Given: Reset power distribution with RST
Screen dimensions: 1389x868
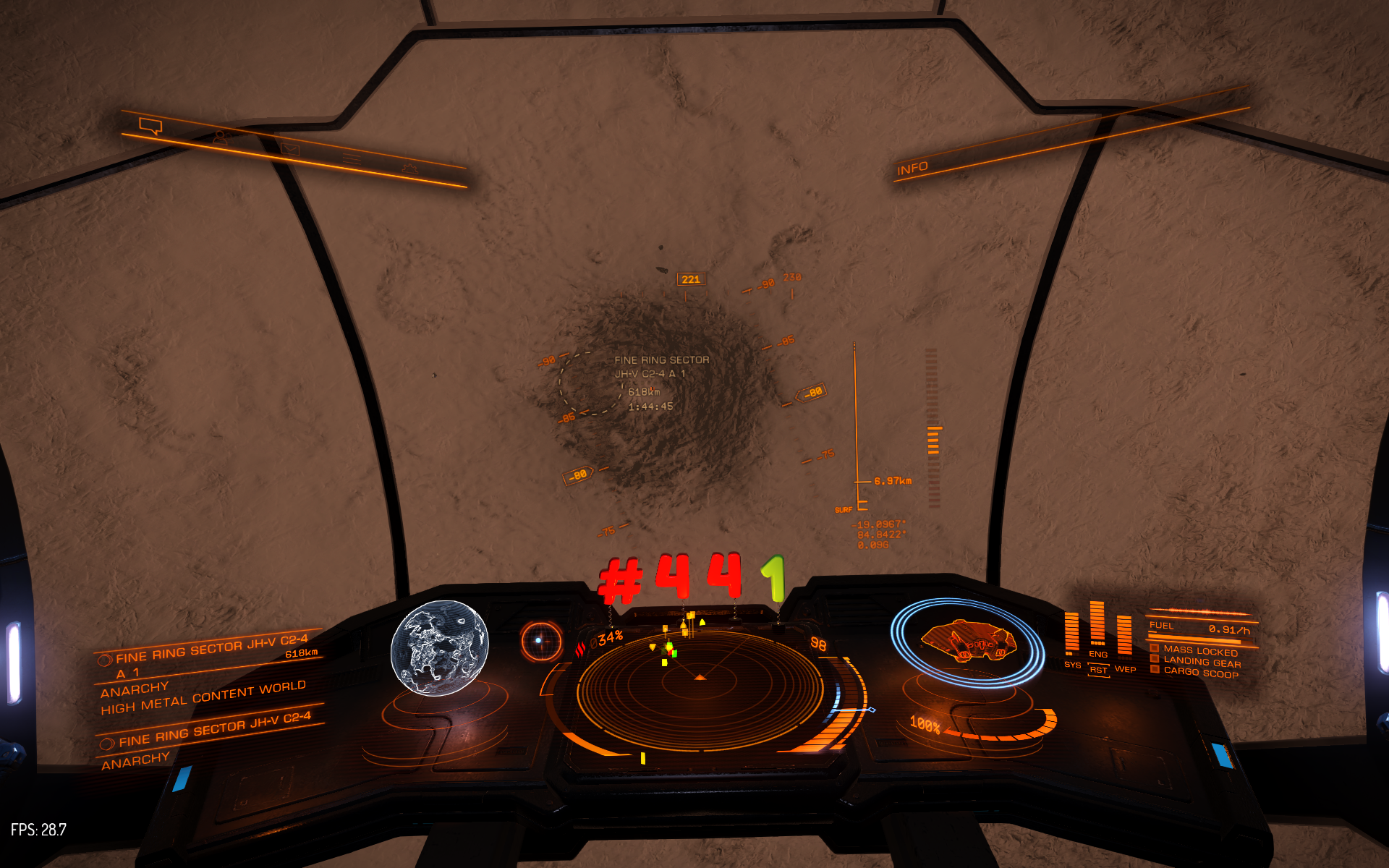Looking at the screenshot, I should tap(1098, 671).
